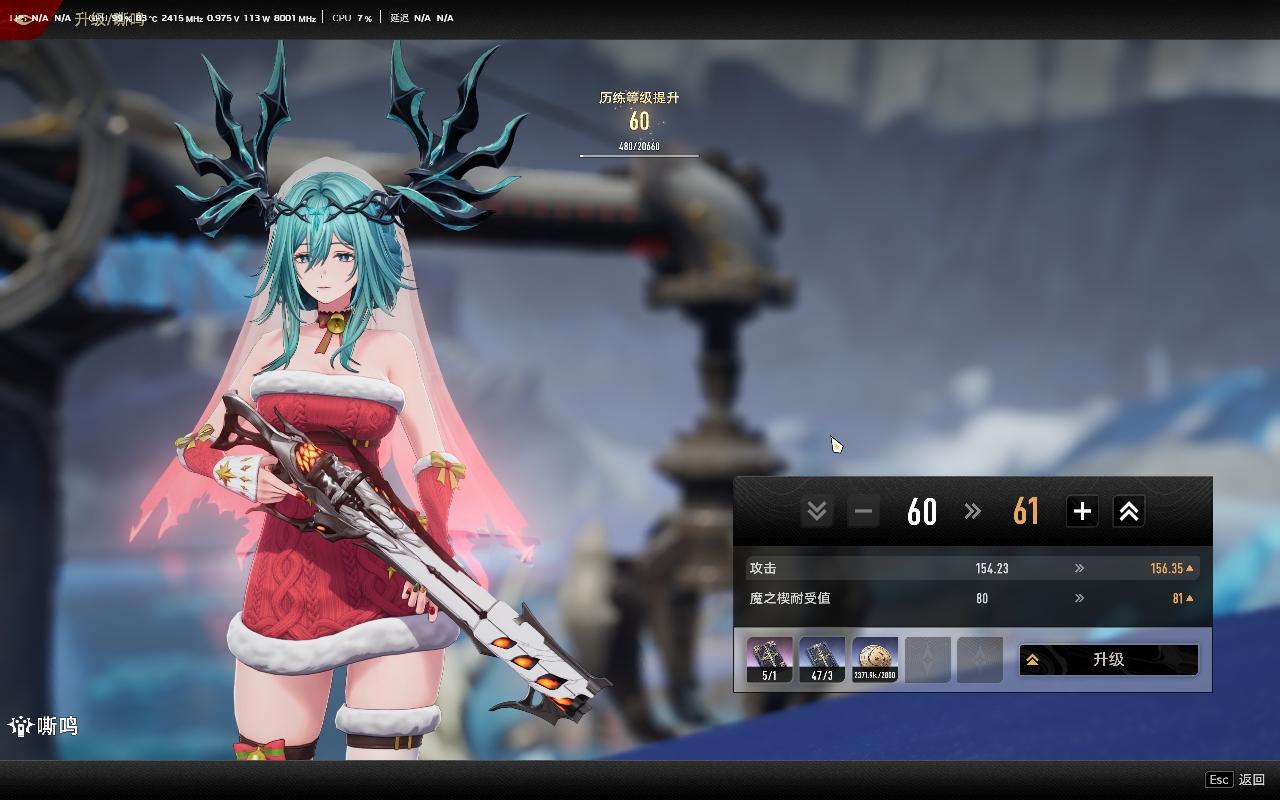This screenshot has height=800, width=1280.
Task: Select the purple material card showing 5/1
Action: tap(769, 660)
